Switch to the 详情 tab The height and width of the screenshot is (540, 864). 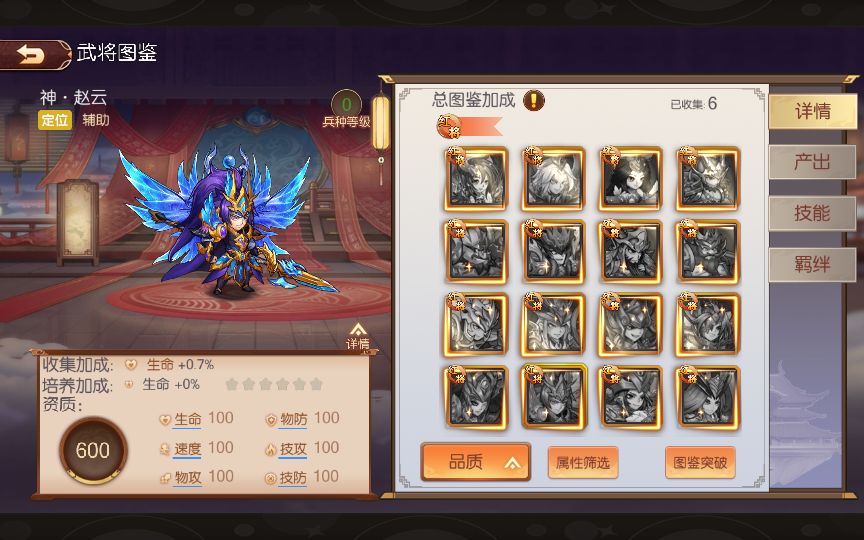(812, 111)
